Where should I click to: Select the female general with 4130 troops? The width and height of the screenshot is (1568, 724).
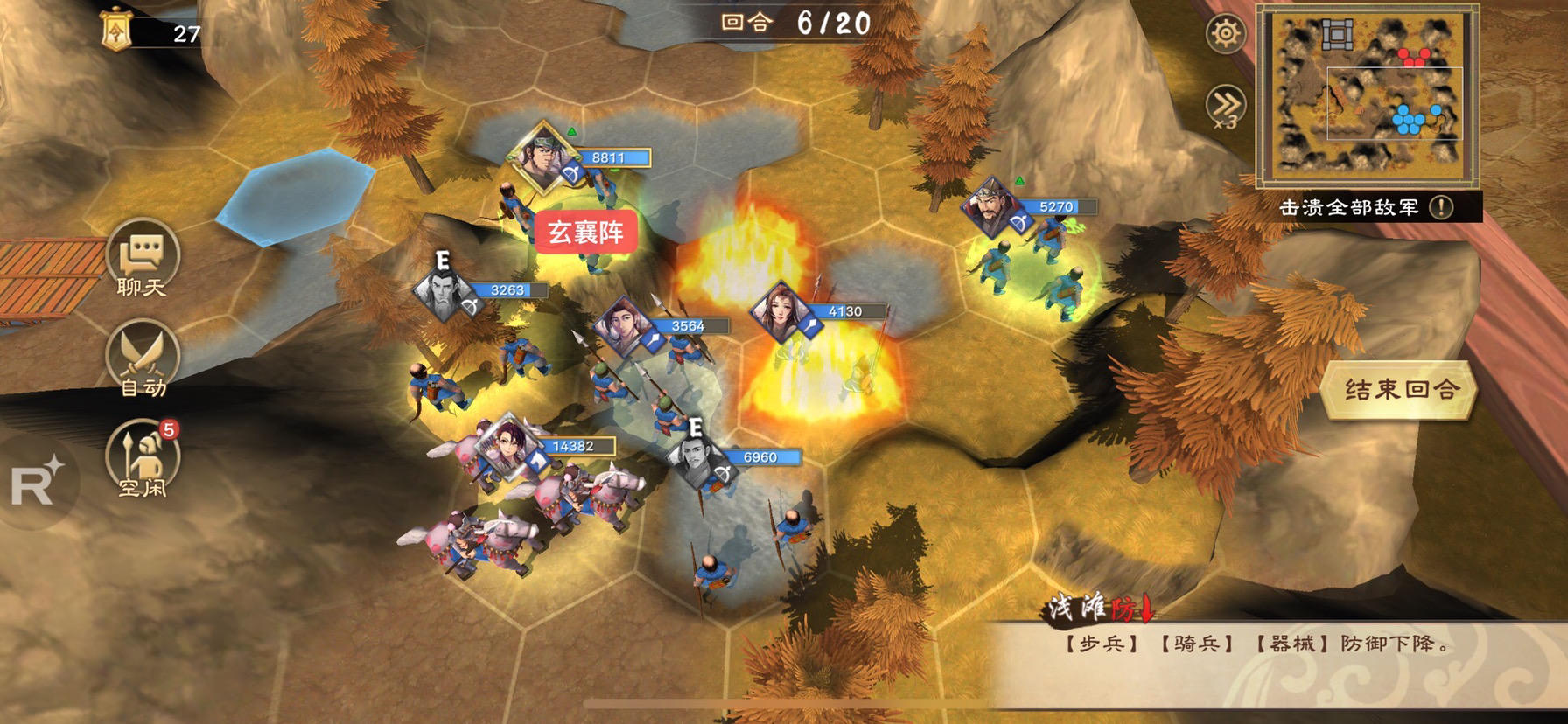click(x=779, y=311)
